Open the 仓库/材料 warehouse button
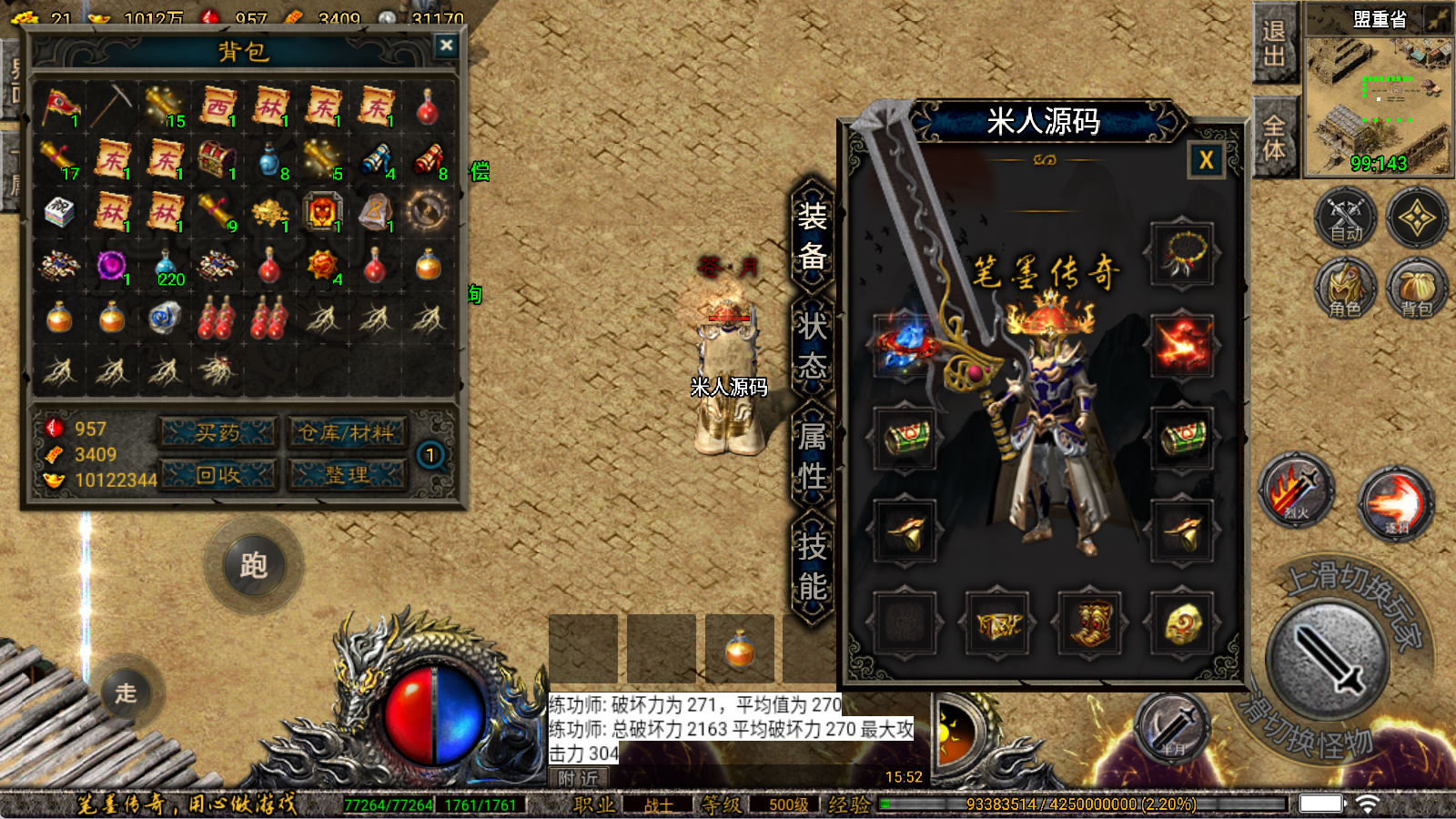This screenshot has width=1456, height=819. (x=347, y=433)
